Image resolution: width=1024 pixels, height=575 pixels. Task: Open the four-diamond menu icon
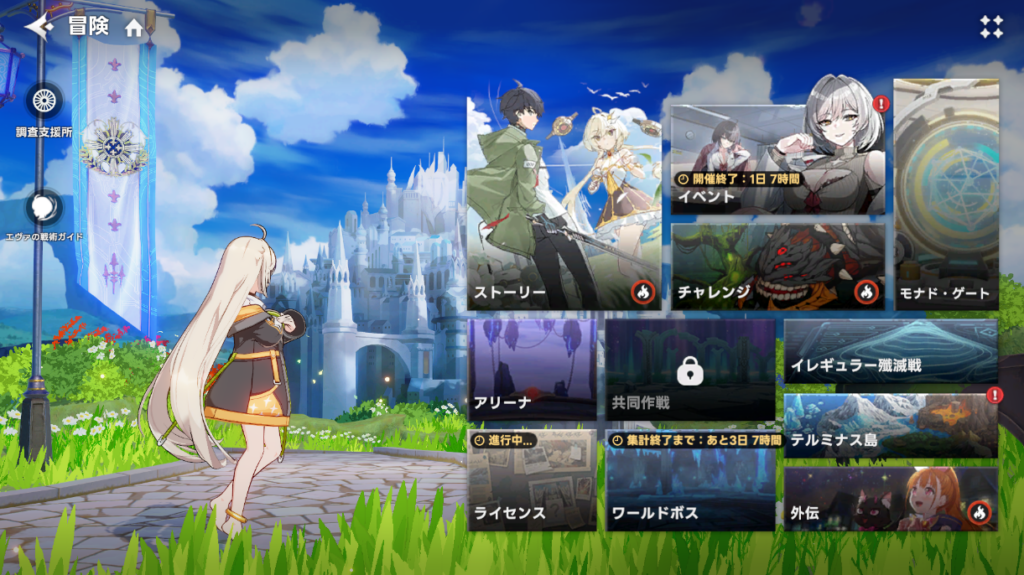point(991,27)
